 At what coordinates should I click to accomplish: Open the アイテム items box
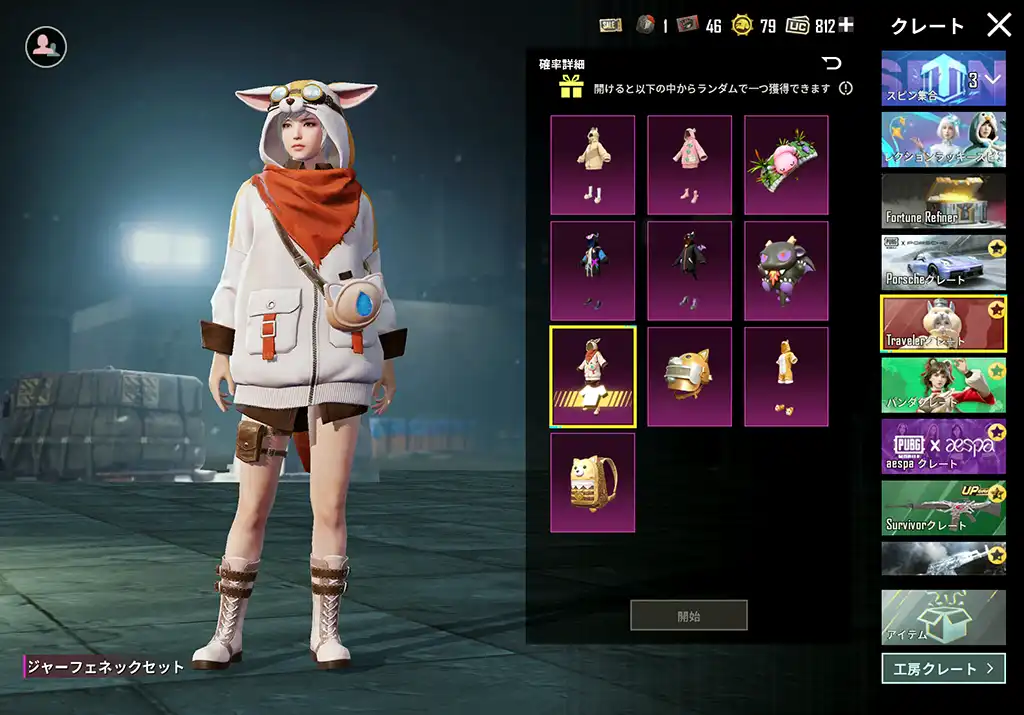(943, 617)
